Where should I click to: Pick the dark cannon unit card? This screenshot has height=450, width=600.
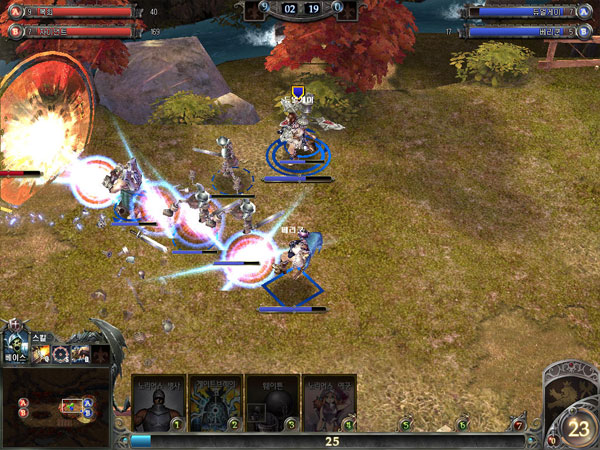pos(272,402)
